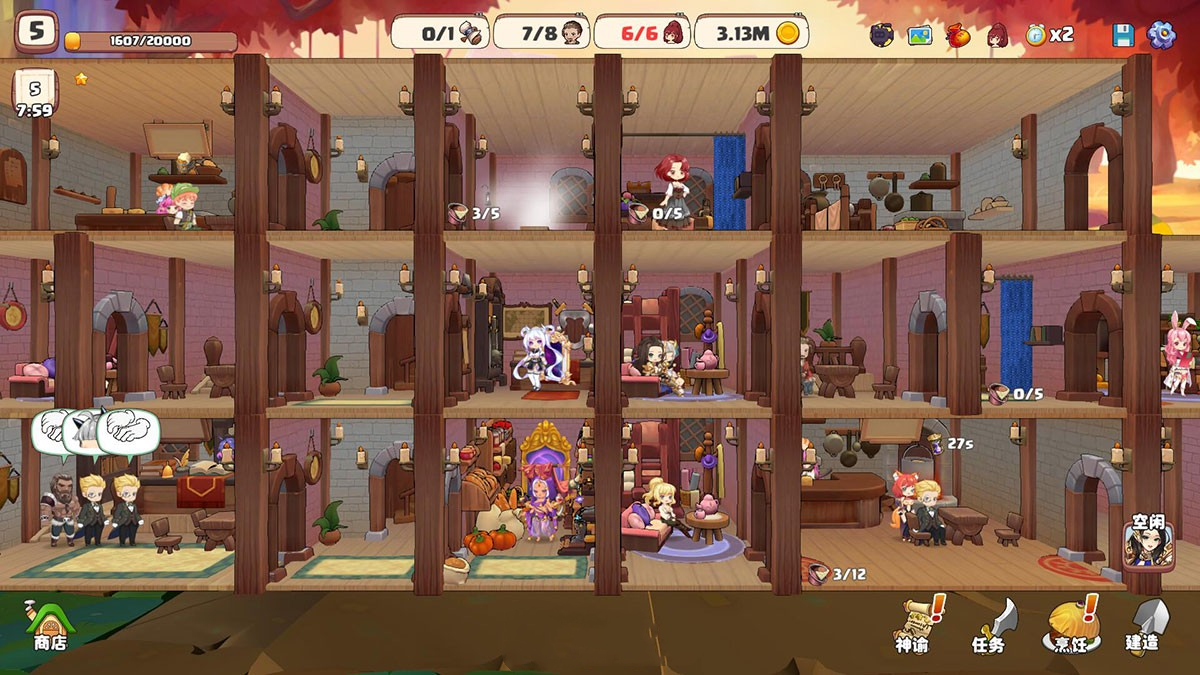Open the settings gear icon
Screen dimensions: 1200x675
click(x=1161, y=35)
